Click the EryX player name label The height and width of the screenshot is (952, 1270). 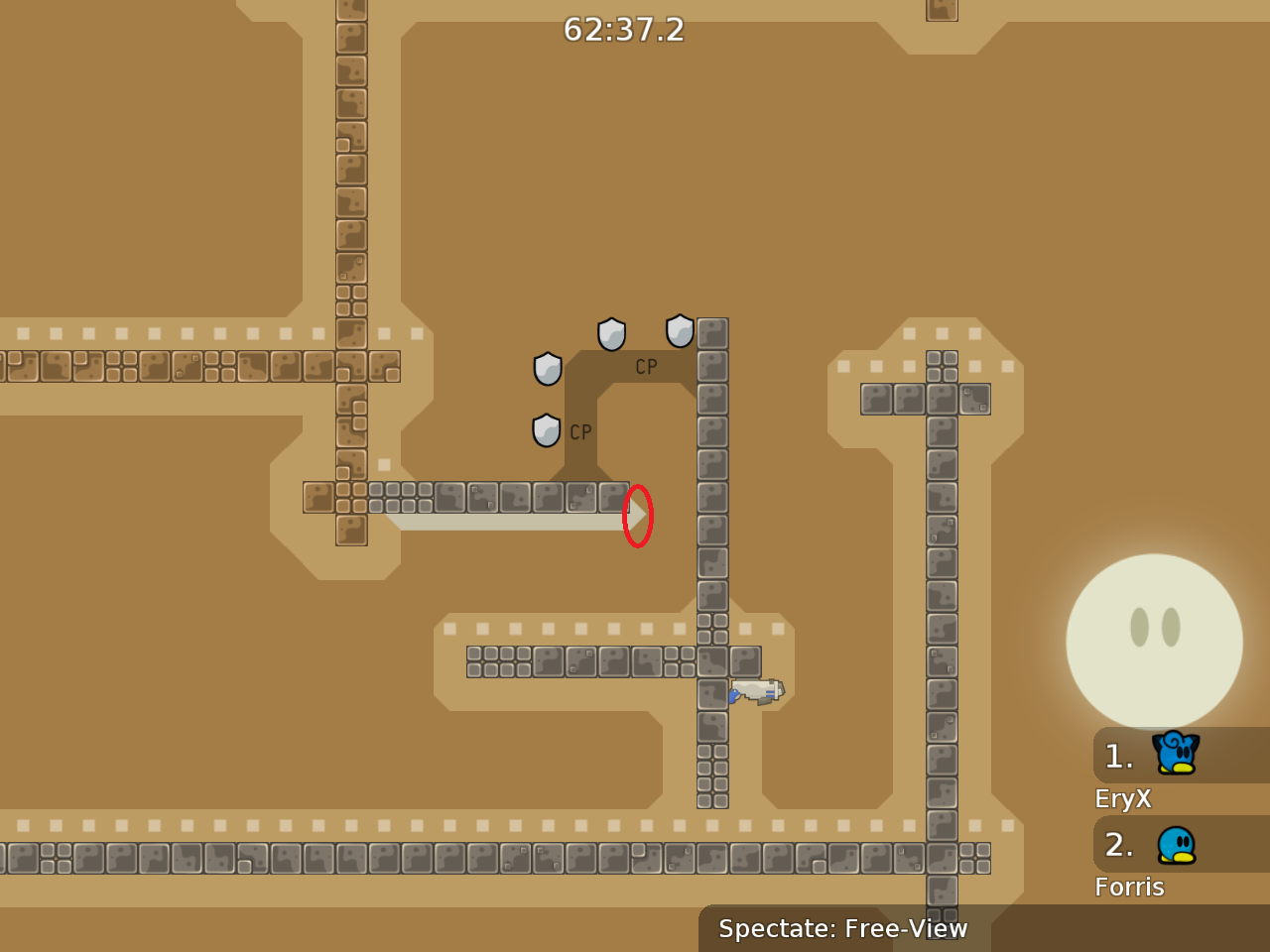pyautogui.click(x=1122, y=798)
